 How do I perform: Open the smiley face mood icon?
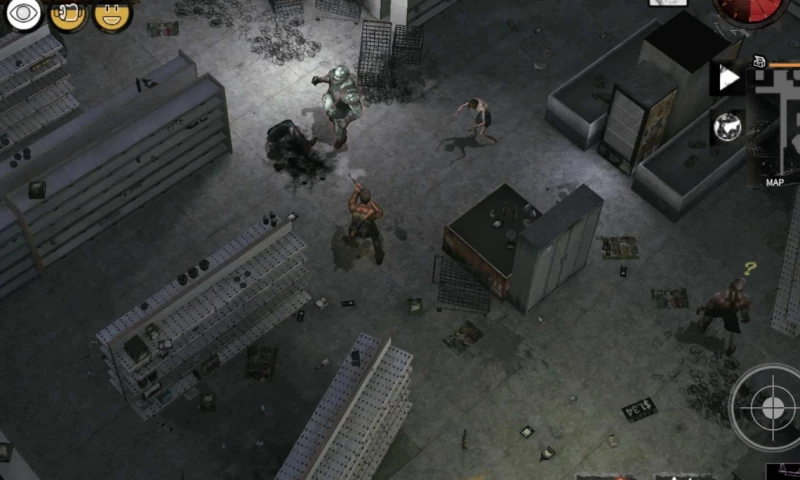(x=112, y=15)
